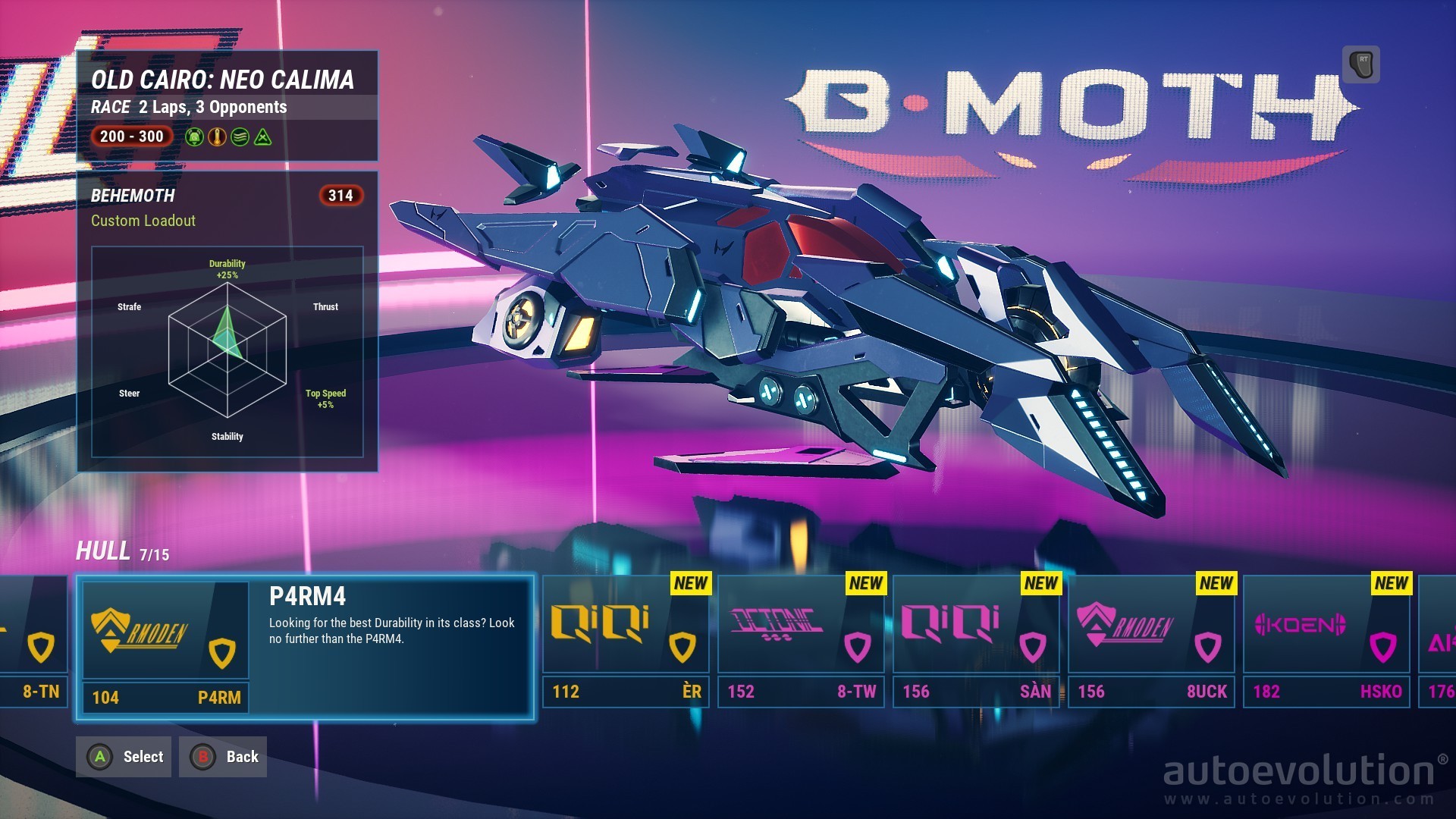Select the QiQi SÀN hull rated 156

[976, 642]
